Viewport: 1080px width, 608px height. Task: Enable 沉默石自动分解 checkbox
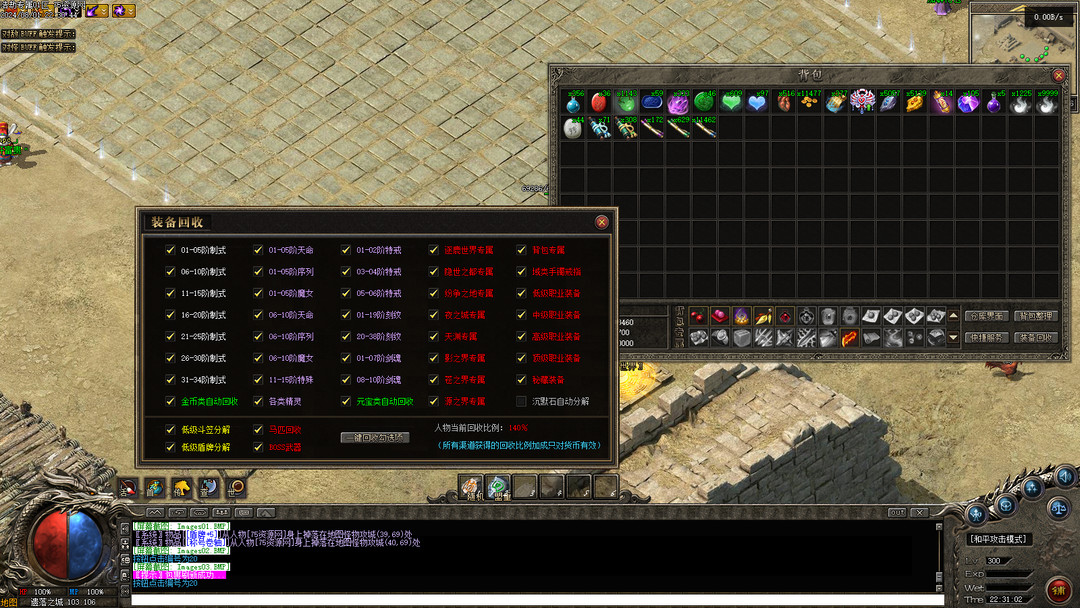click(x=521, y=401)
